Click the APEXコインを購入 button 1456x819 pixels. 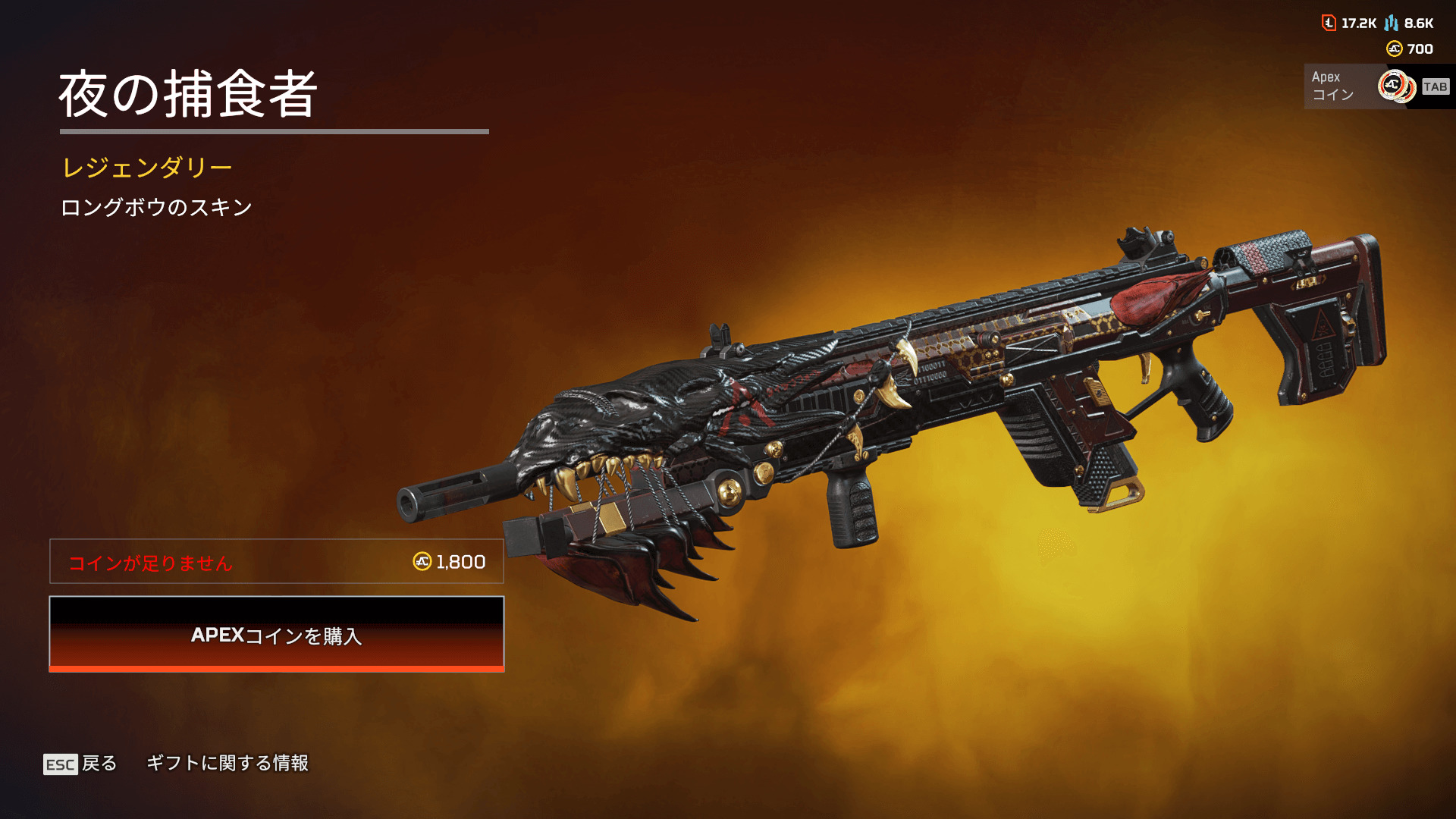277,634
